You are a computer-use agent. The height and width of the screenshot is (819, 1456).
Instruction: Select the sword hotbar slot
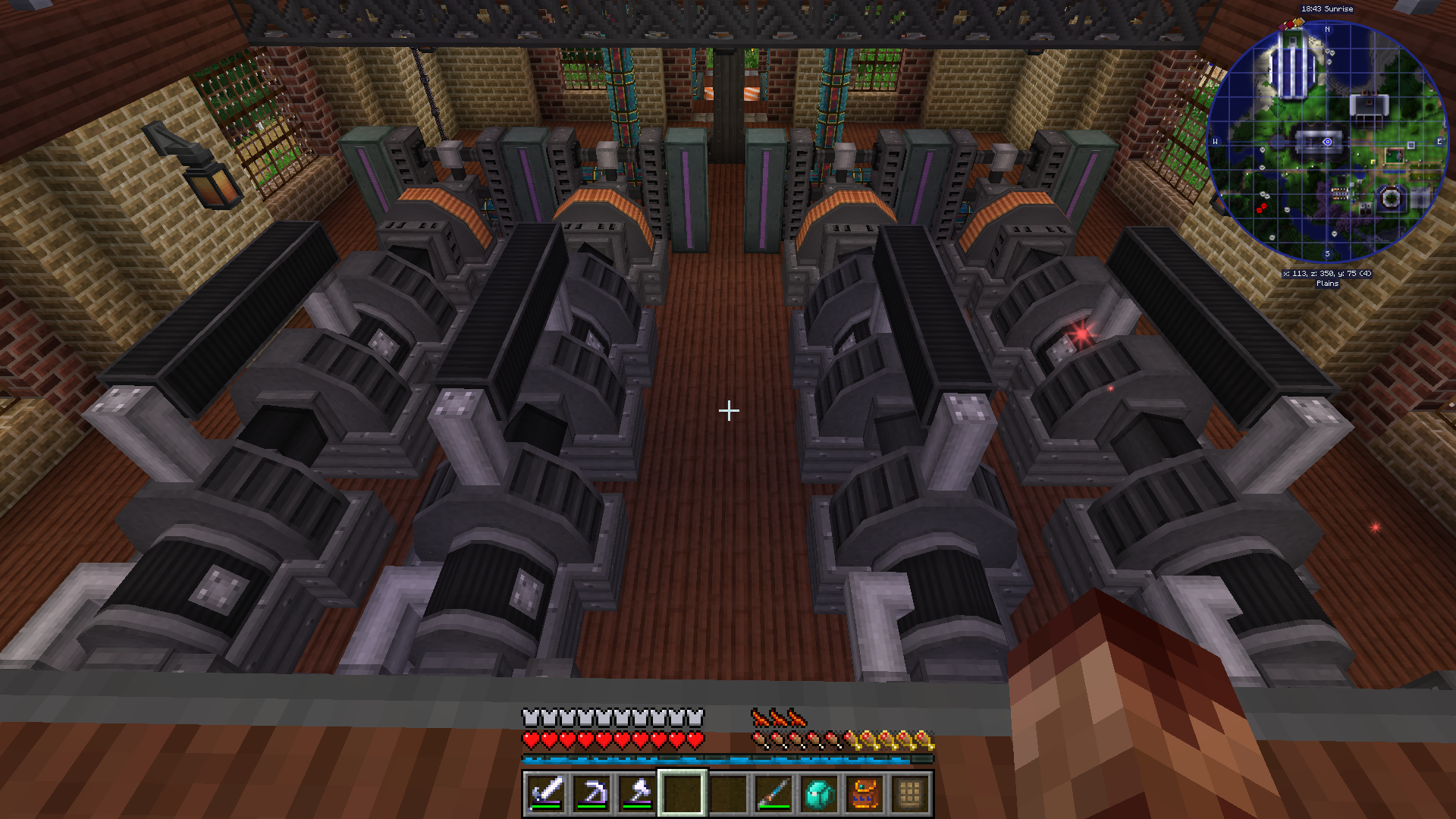coord(546,794)
